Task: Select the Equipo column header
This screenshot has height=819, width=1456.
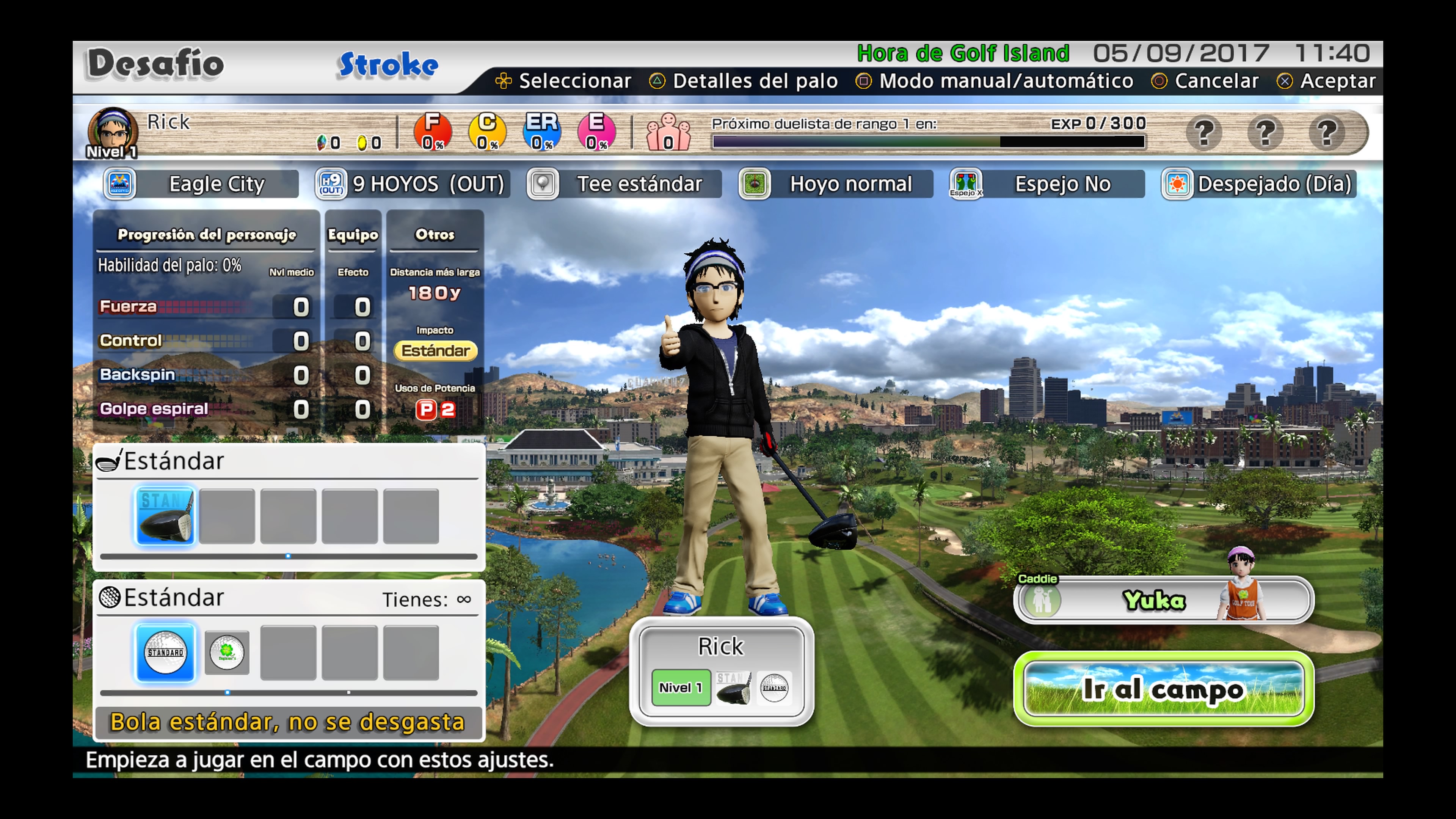Action: [x=353, y=235]
